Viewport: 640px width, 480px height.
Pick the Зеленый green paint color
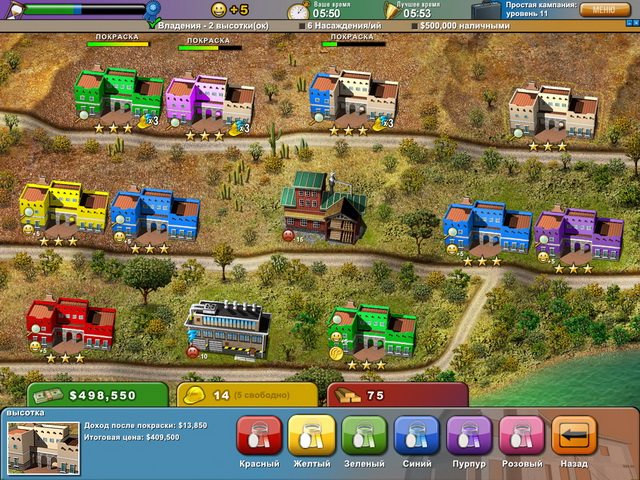(x=364, y=437)
